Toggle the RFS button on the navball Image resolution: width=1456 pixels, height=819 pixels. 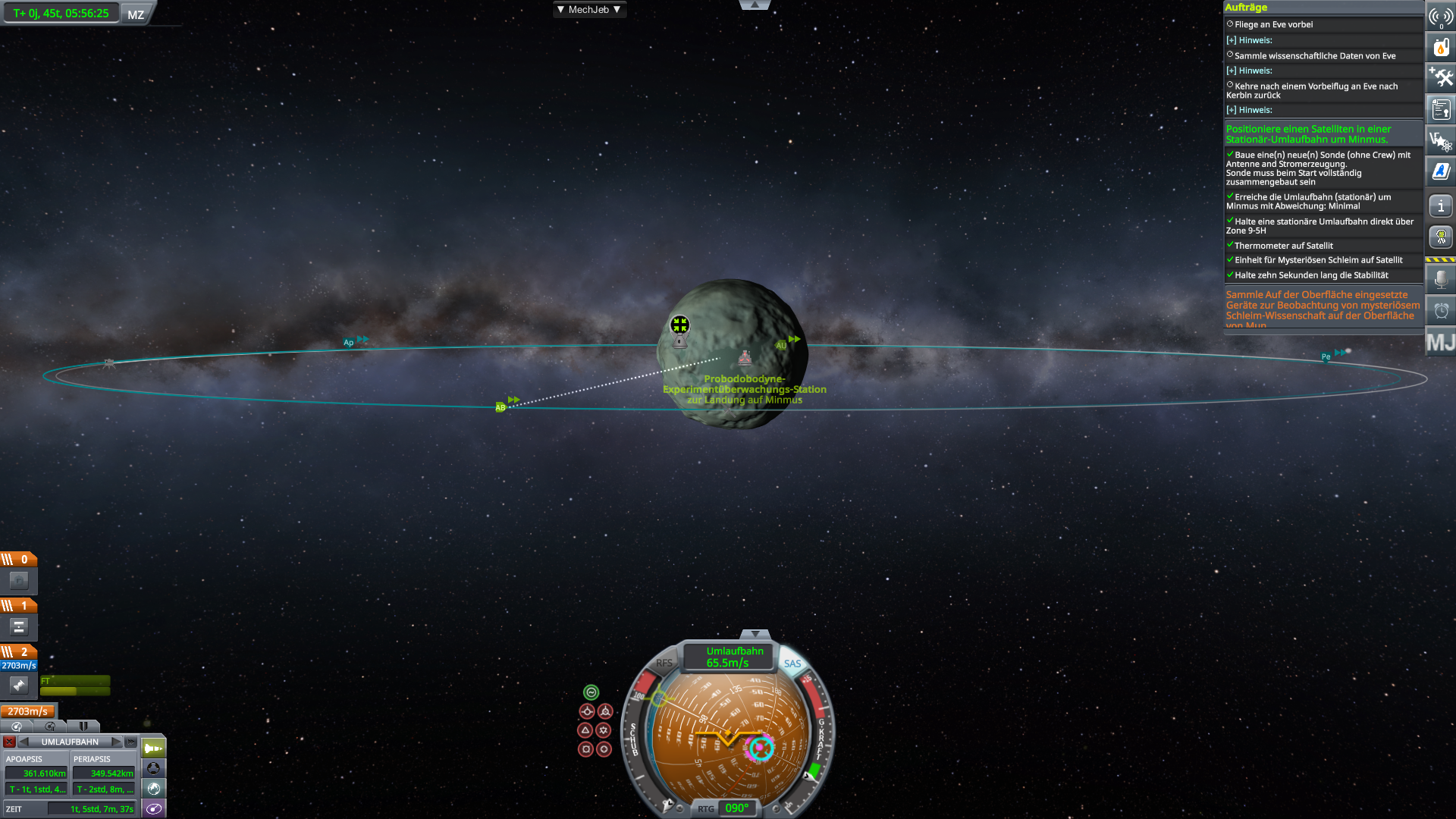point(664,663)
